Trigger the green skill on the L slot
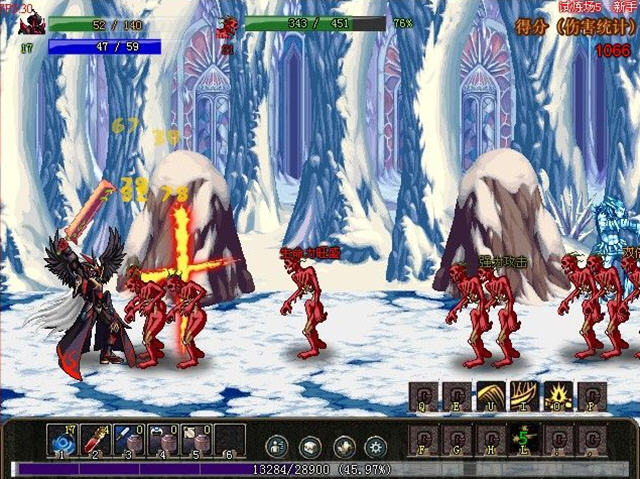 tap(524, 438)
